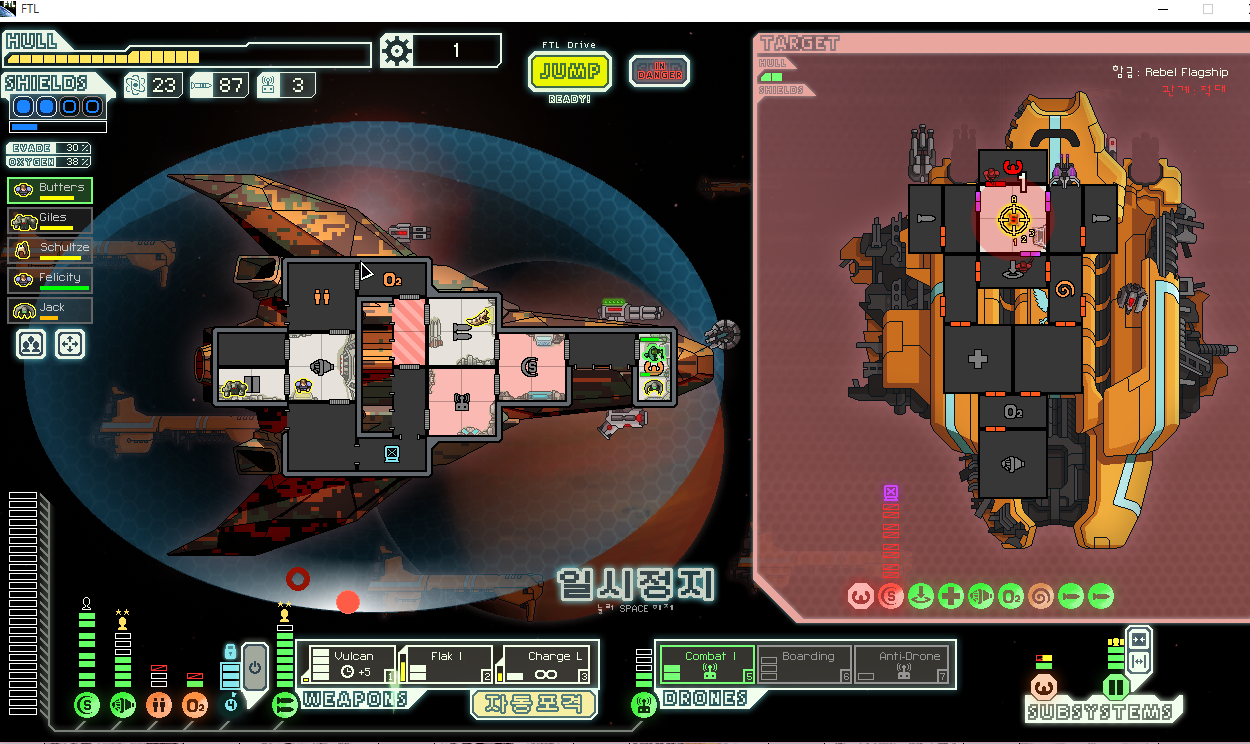Toggle the yellow autofire button

pos(534,704)
